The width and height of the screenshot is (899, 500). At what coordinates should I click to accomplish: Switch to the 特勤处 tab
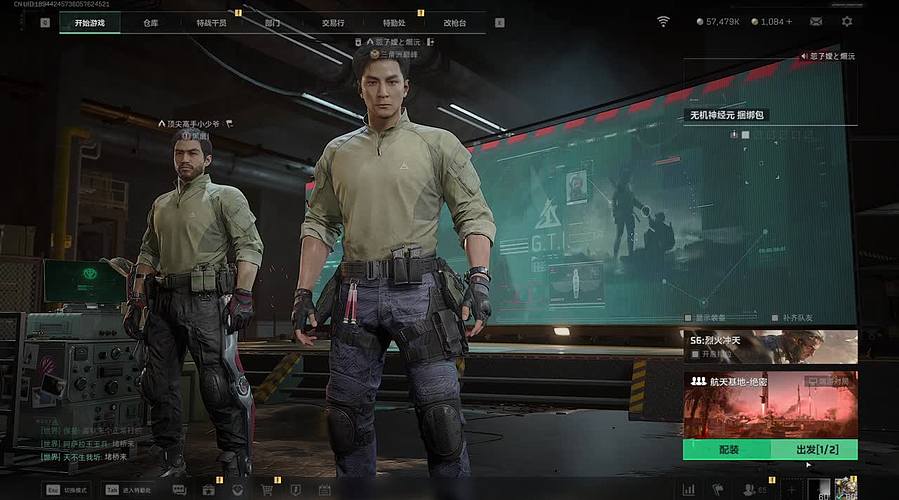tap(393, 22)
